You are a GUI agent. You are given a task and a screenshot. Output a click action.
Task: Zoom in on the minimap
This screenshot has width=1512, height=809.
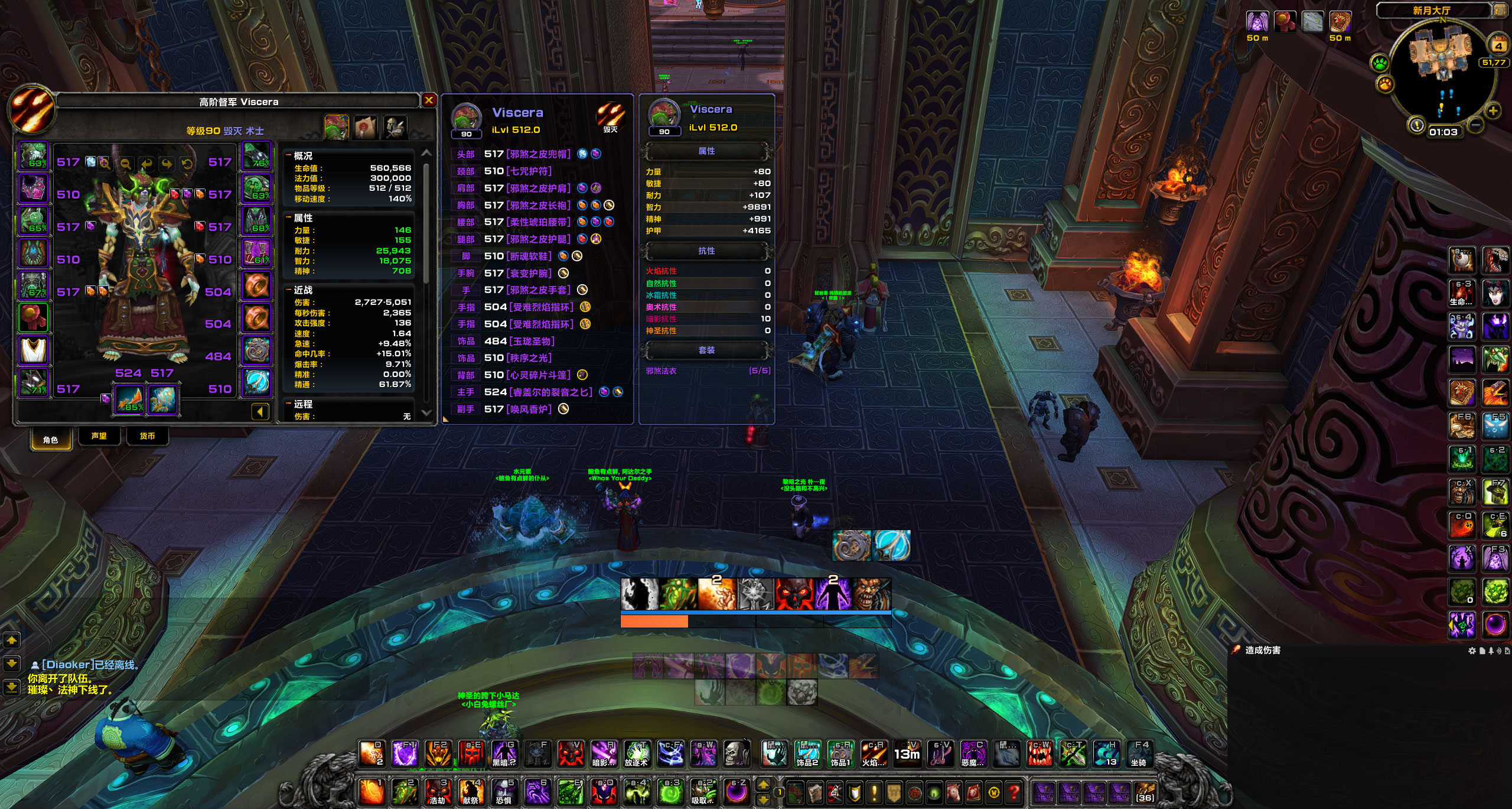pyautogui.click(x=1493, y=111)
